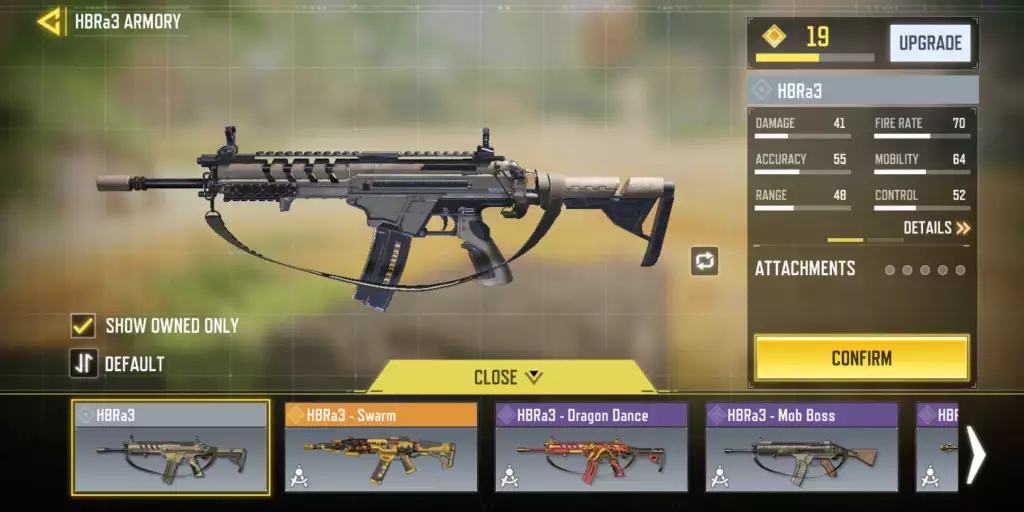Upgrade the HBRa3 weapon
Image resolution: width=1024 pixels, height=512 pixels.
[930, 43]
